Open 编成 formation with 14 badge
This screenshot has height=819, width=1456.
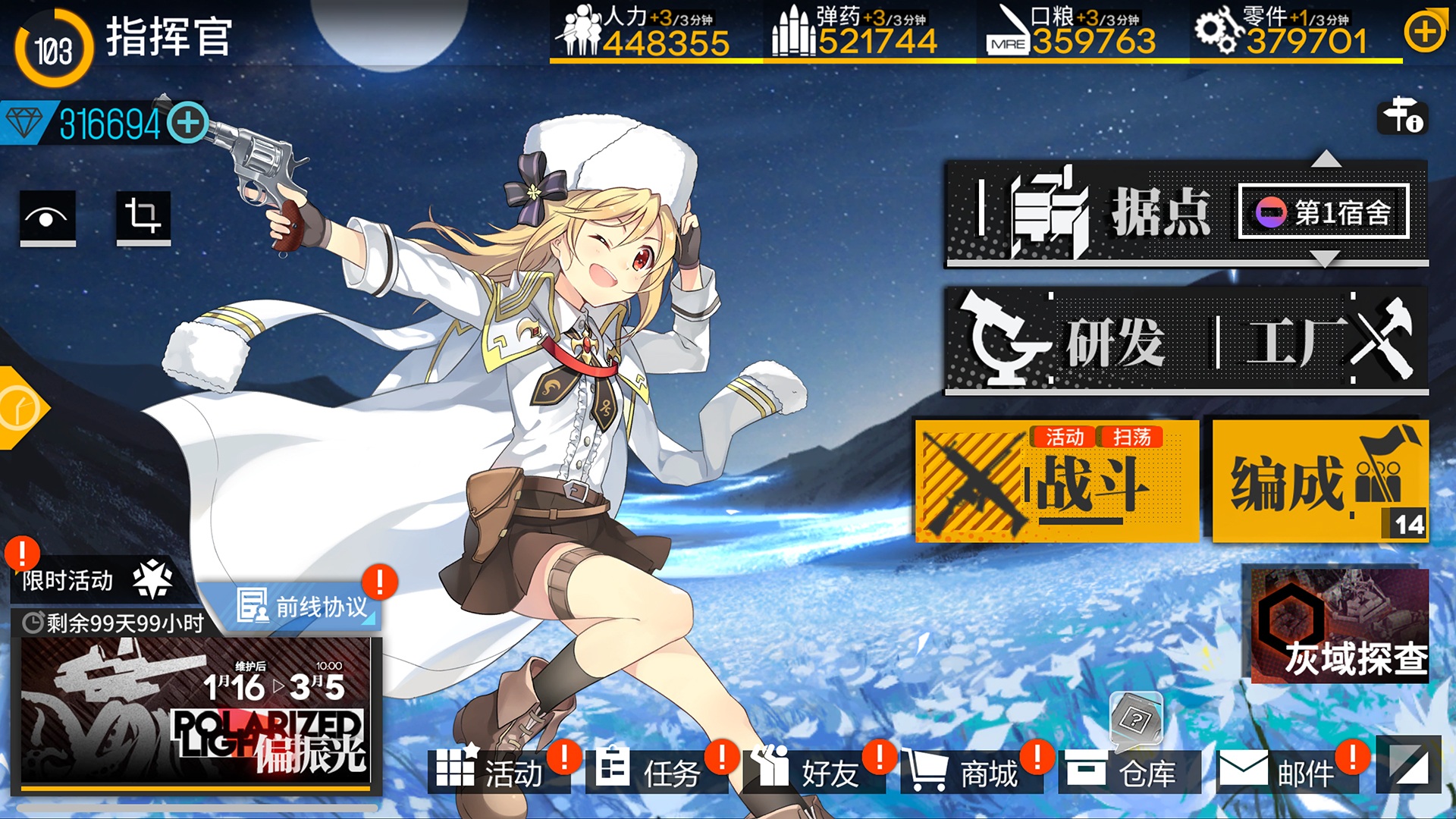pos(1319,482)
